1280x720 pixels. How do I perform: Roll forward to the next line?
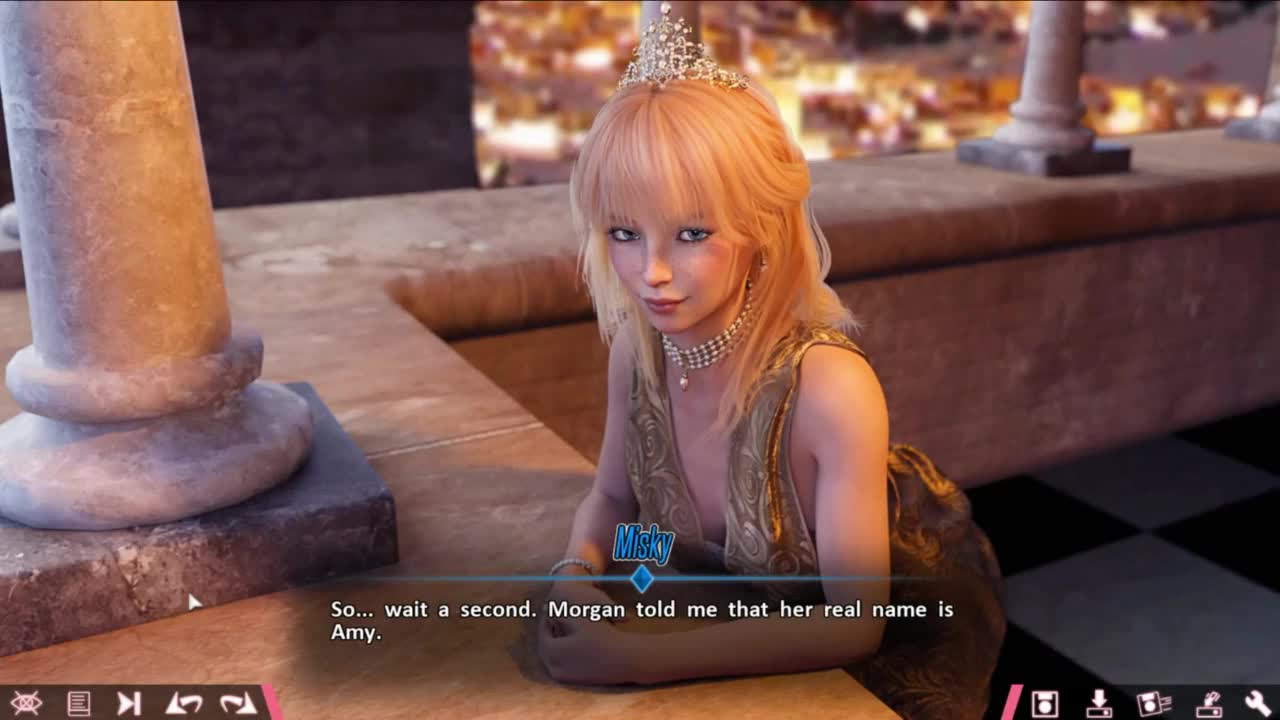tap(238, 703)
